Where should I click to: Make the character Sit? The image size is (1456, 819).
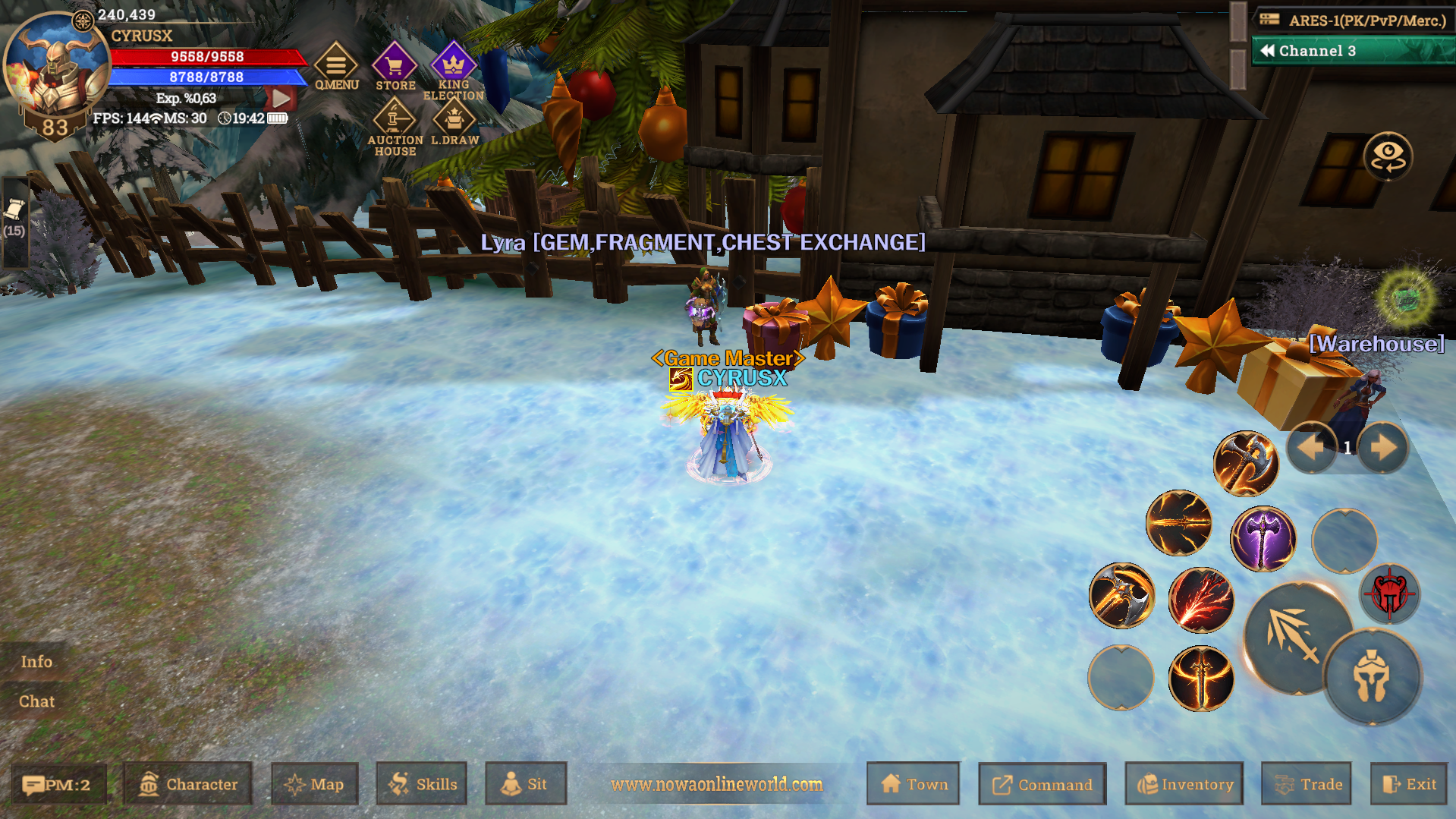click(525, 784)
